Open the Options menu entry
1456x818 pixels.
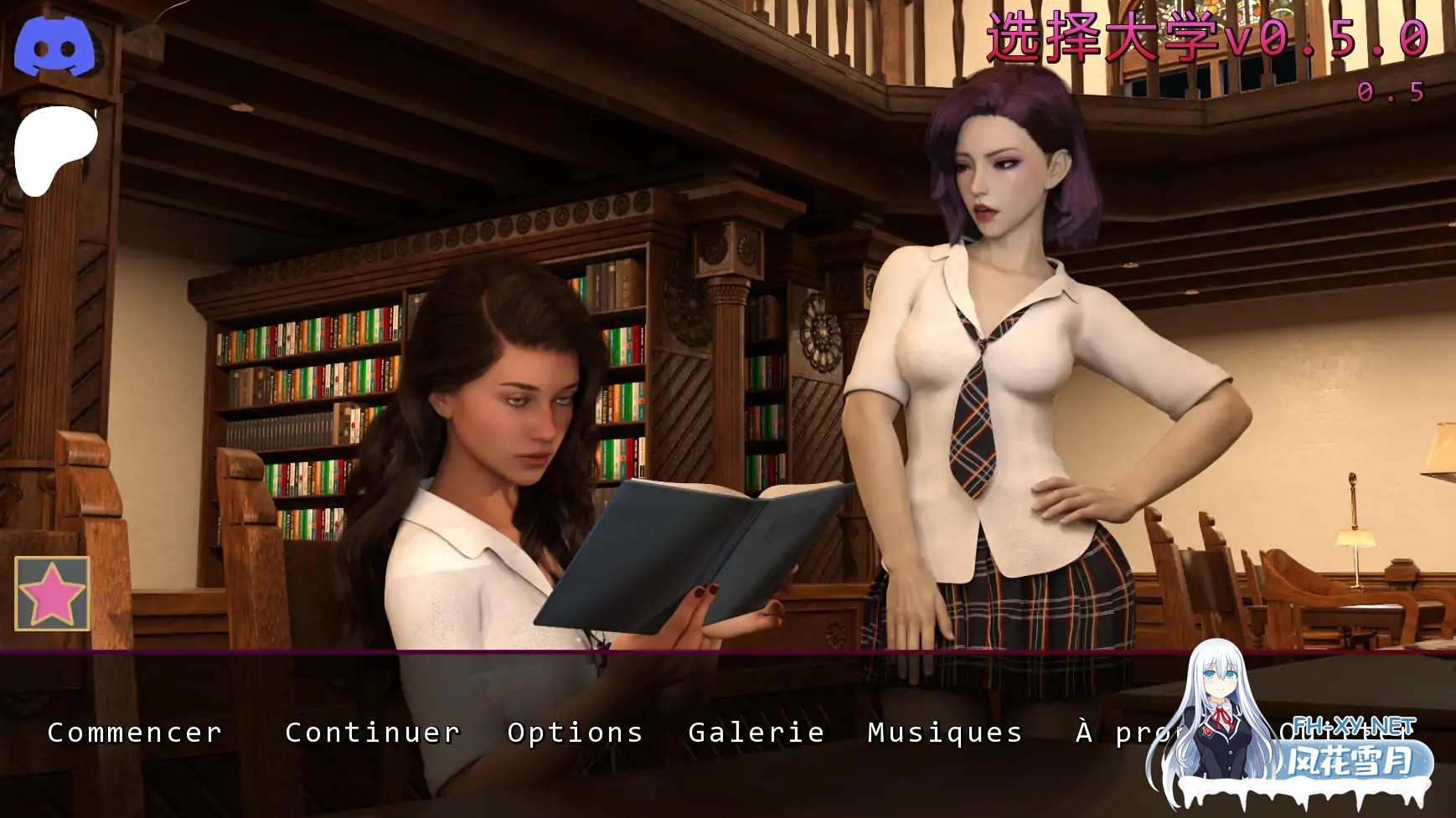click(x=574, y=733)
